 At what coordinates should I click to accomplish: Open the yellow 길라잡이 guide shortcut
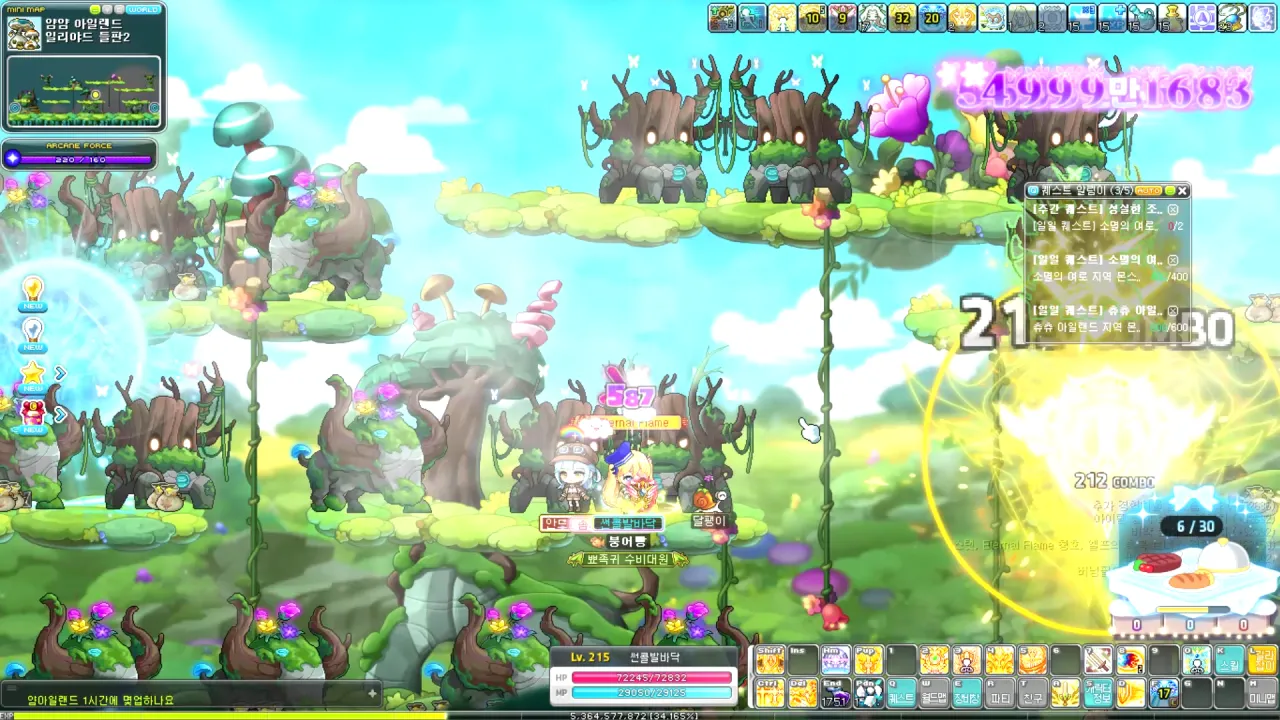point(1263,660)
